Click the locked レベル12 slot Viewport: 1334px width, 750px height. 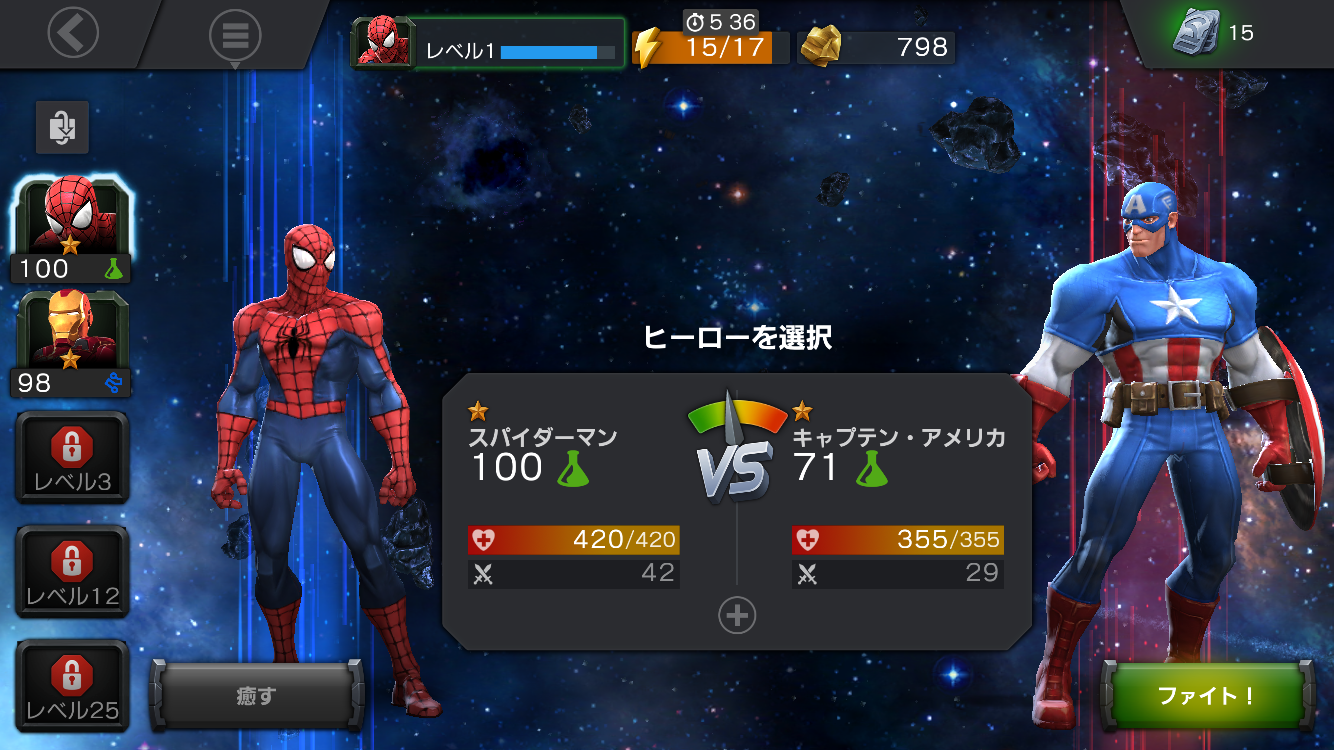coord(71,571)
